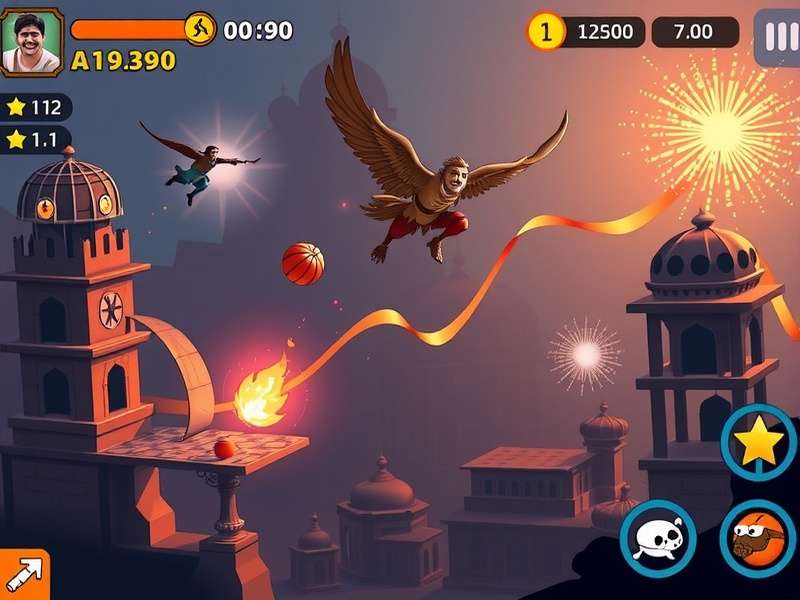Select the gold coin currency icon
800x600 pixels.
point(545,31)
